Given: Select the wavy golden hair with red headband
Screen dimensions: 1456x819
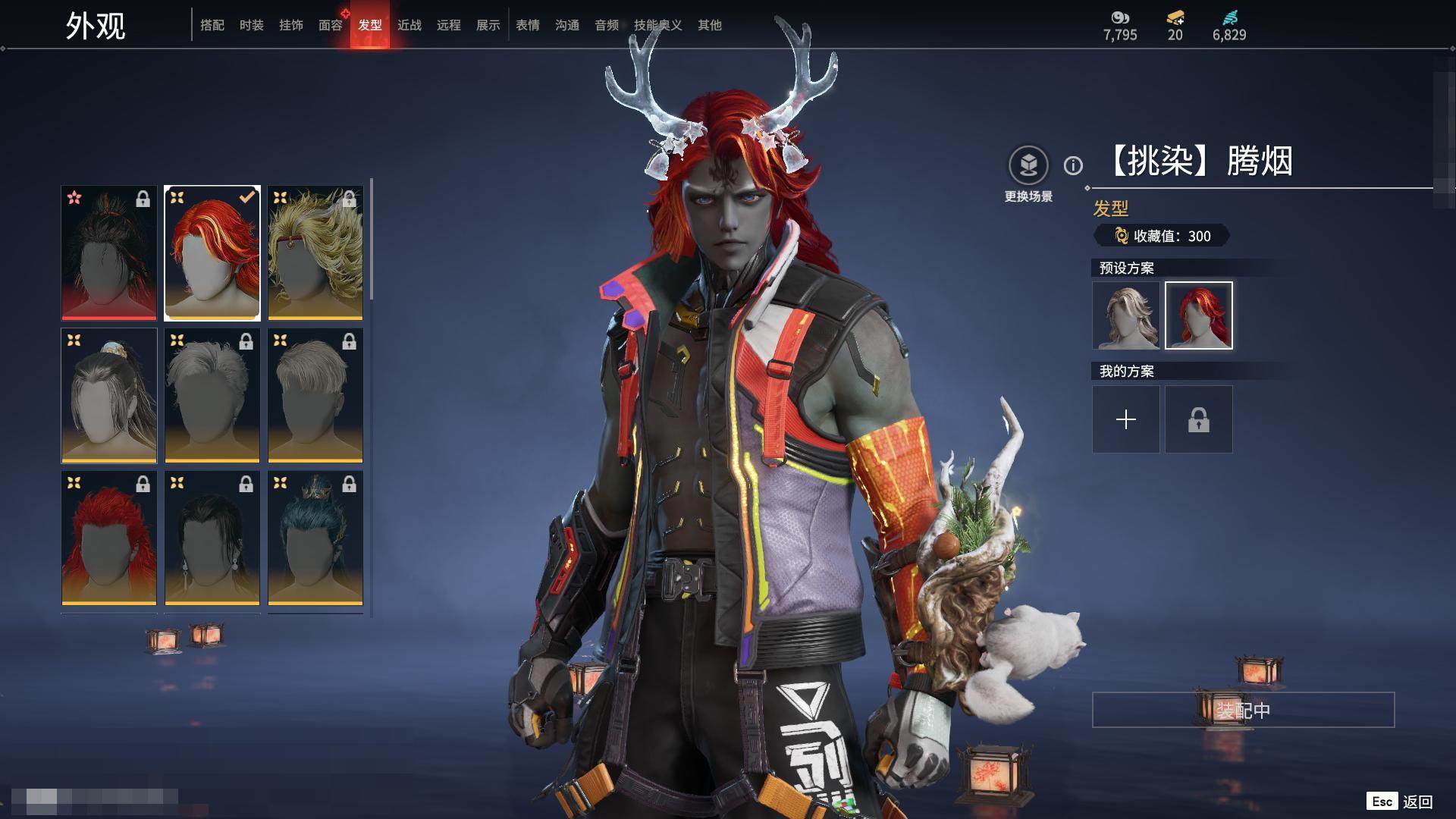Looking at the screenshot, I should coord(315,253).
